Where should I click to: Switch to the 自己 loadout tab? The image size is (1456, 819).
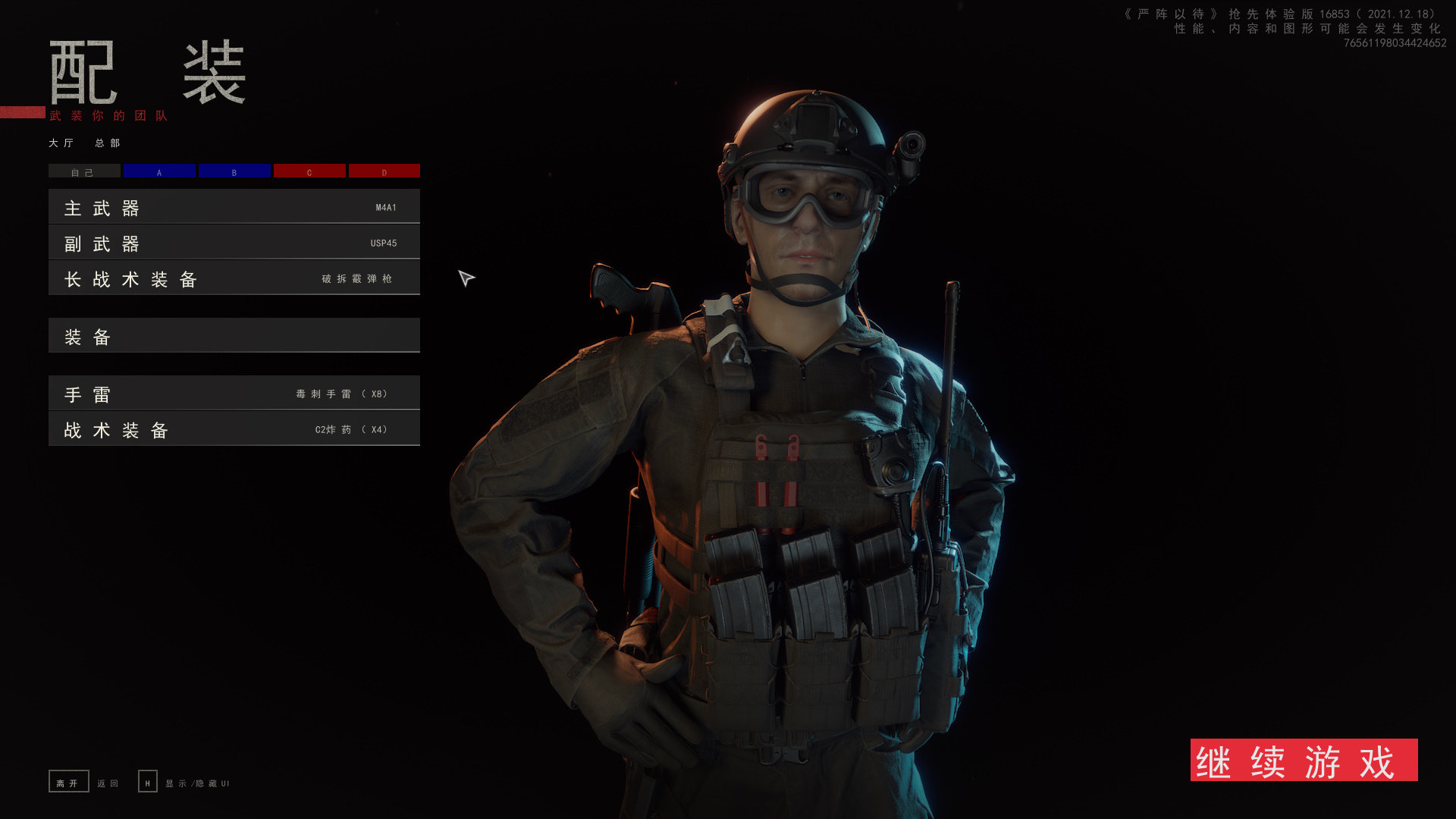(x=84, y=171)
